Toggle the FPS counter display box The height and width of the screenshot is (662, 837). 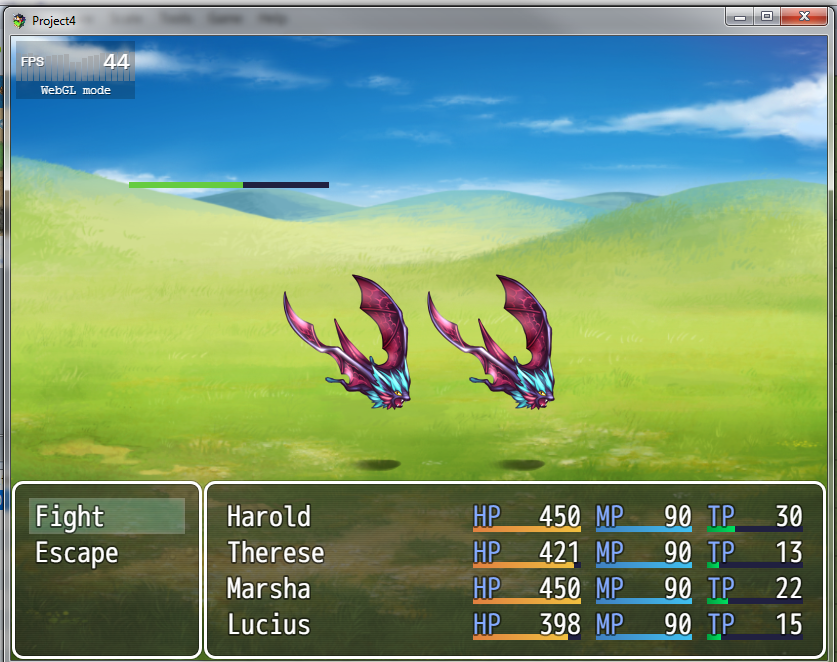point(75,71)
